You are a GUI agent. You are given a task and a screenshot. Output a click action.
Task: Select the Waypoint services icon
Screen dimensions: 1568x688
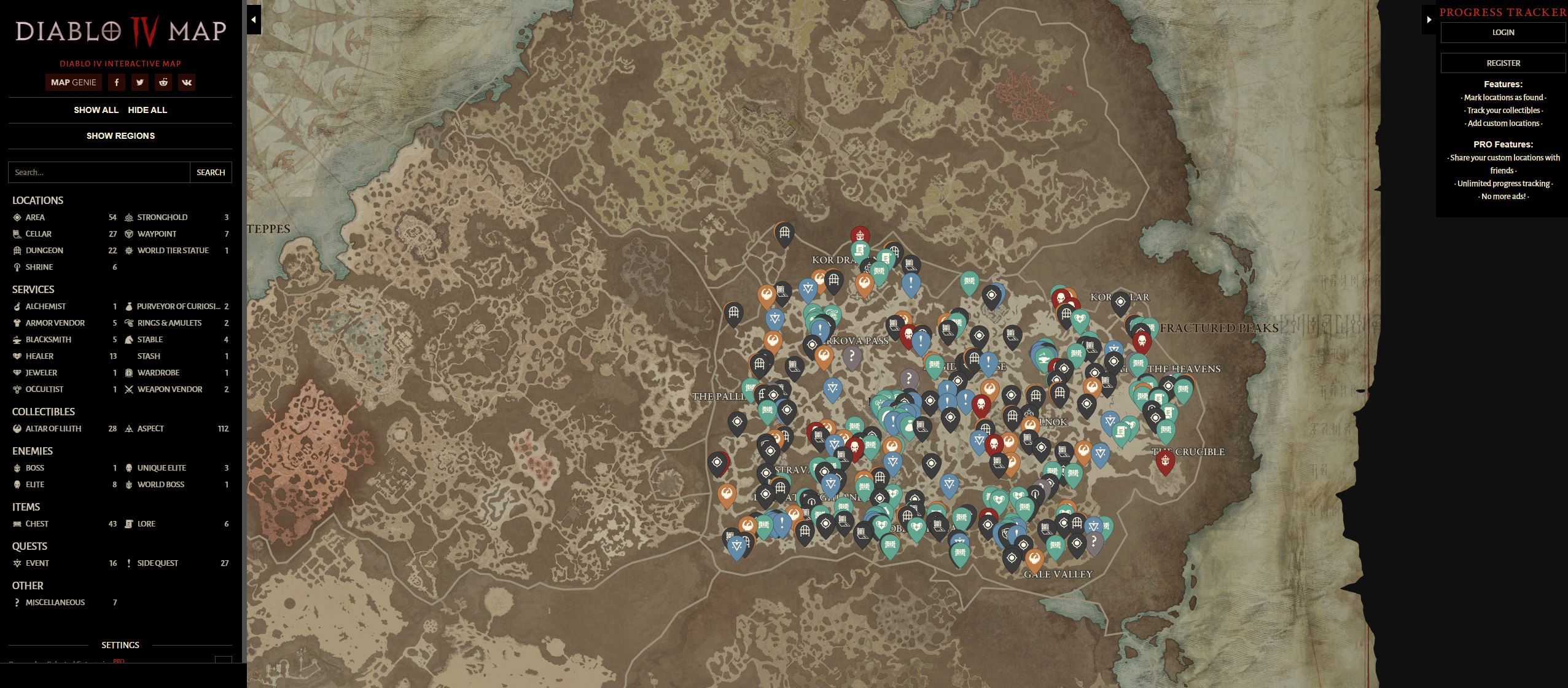pyautogui.click(x=128, y=233)
